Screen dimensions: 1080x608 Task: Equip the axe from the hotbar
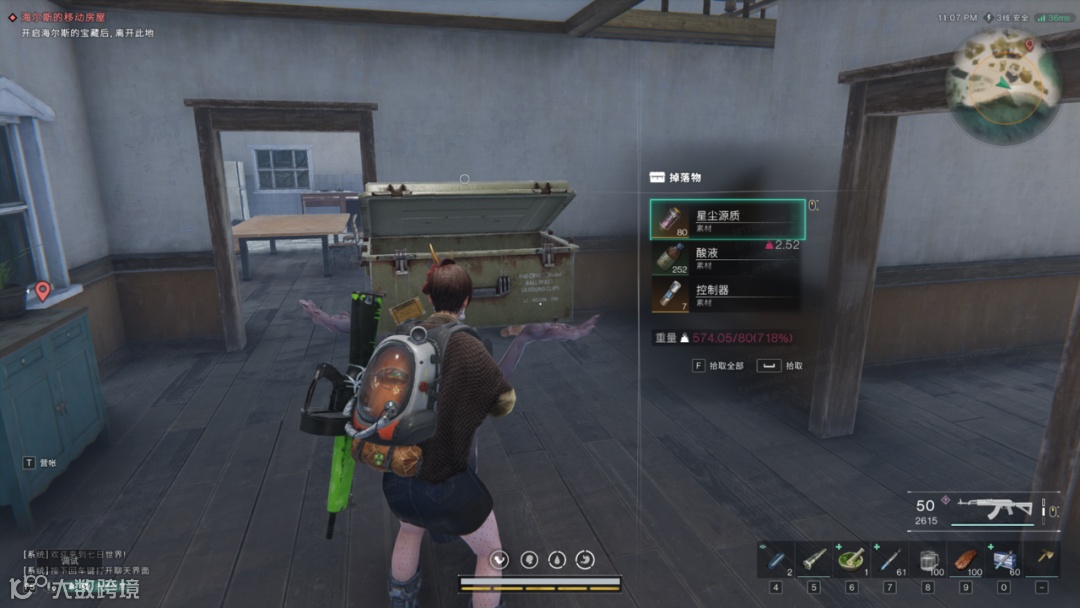[1042, 559]
